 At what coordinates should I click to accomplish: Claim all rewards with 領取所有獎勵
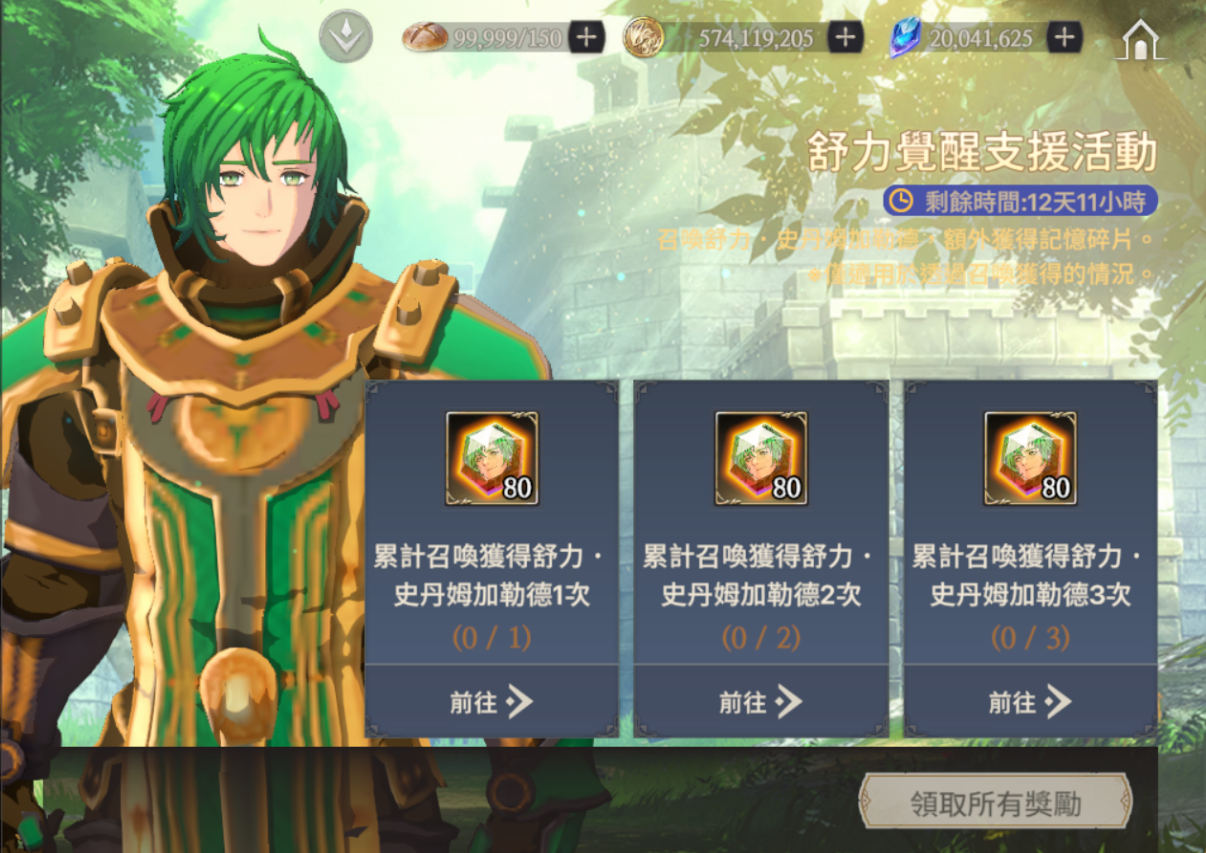[995, 803]
